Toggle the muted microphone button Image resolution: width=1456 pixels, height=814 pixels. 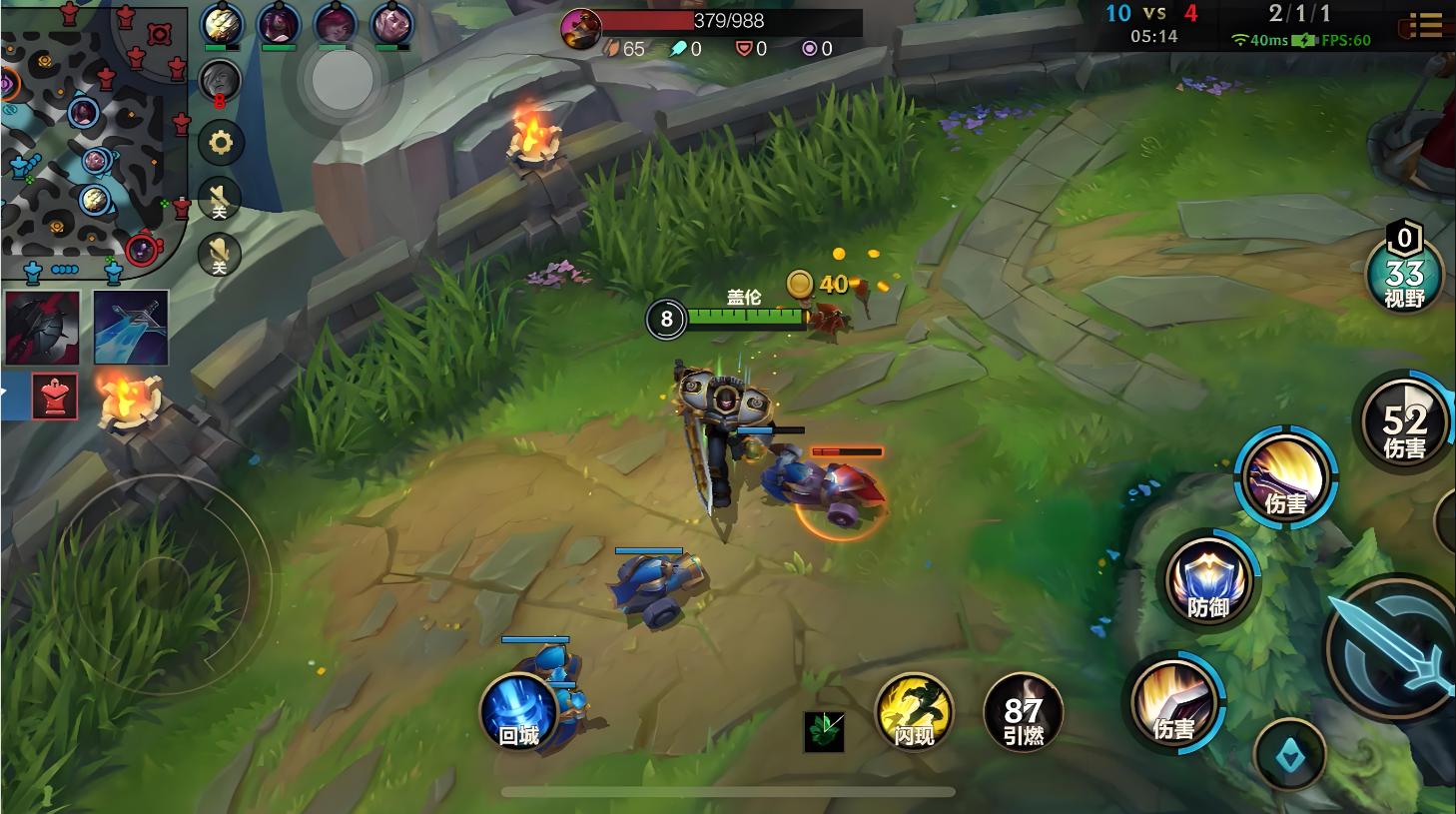pyautogui.click(x=220, y=255)
